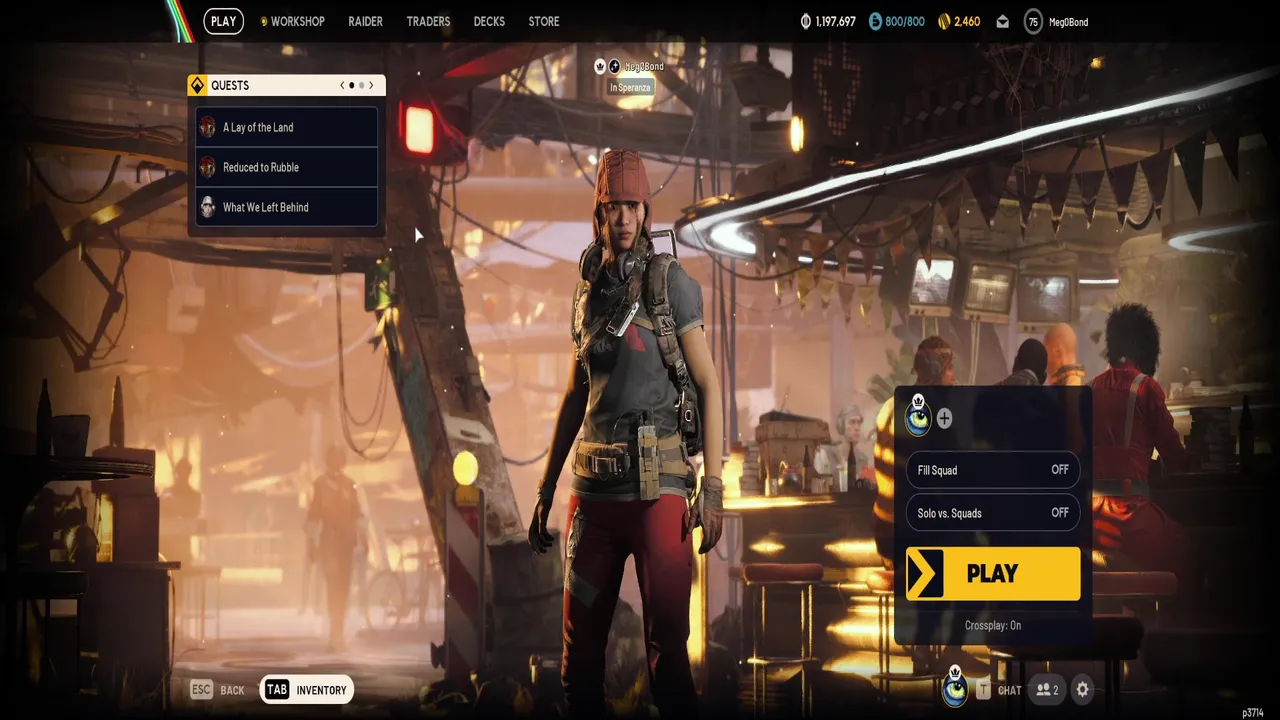Toggle the Solo vs. Squads option
Image resolution: width=1280 pixels, height=720 pixels.
992,513
